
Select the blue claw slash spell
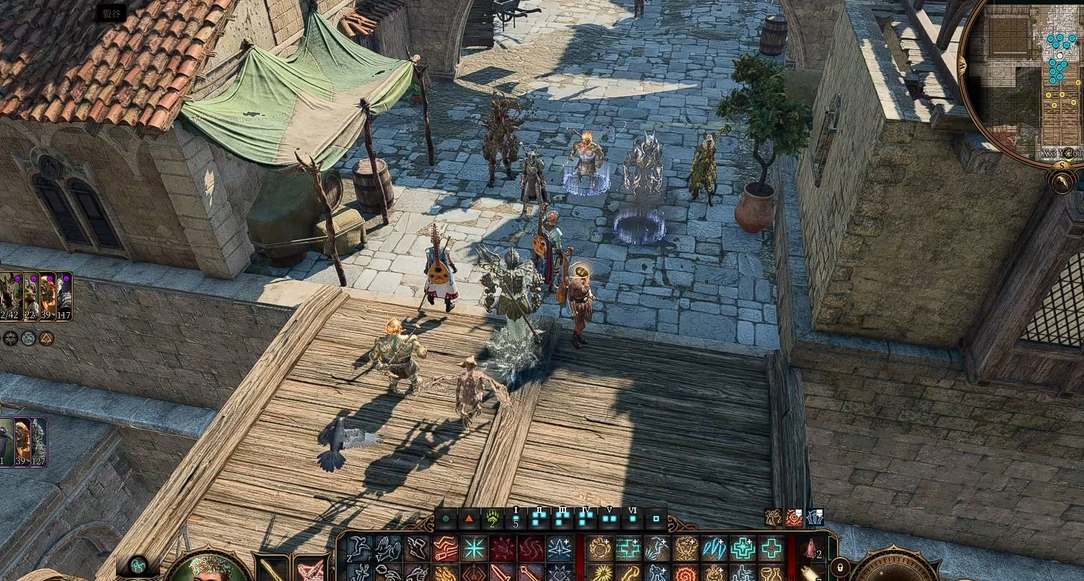coord(714,548)
